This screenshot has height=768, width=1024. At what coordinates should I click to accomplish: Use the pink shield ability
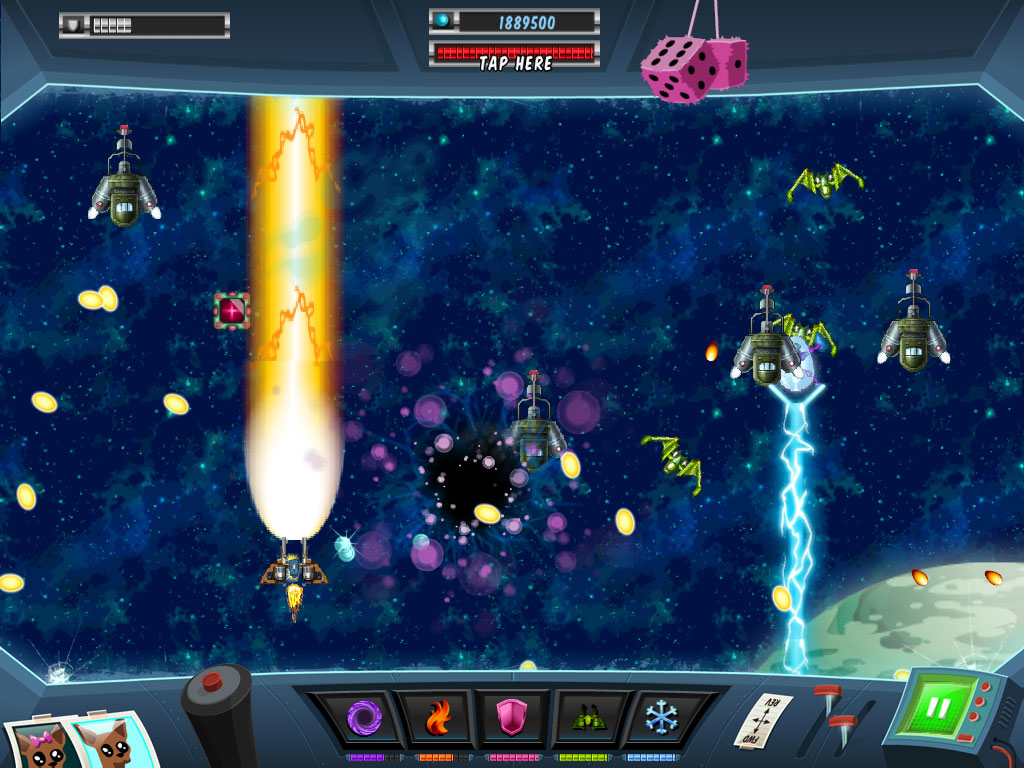pos(511,717)
